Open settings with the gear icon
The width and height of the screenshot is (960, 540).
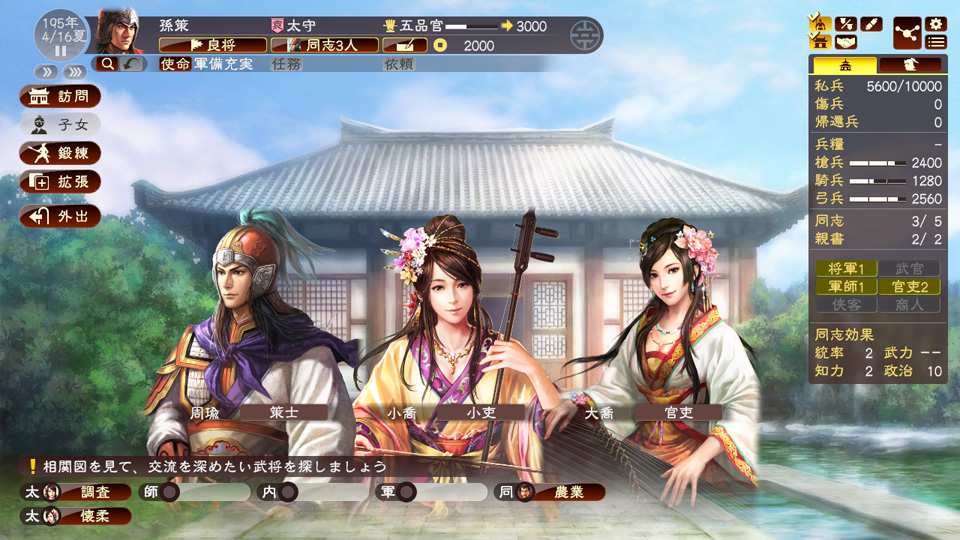coord(936,23)
